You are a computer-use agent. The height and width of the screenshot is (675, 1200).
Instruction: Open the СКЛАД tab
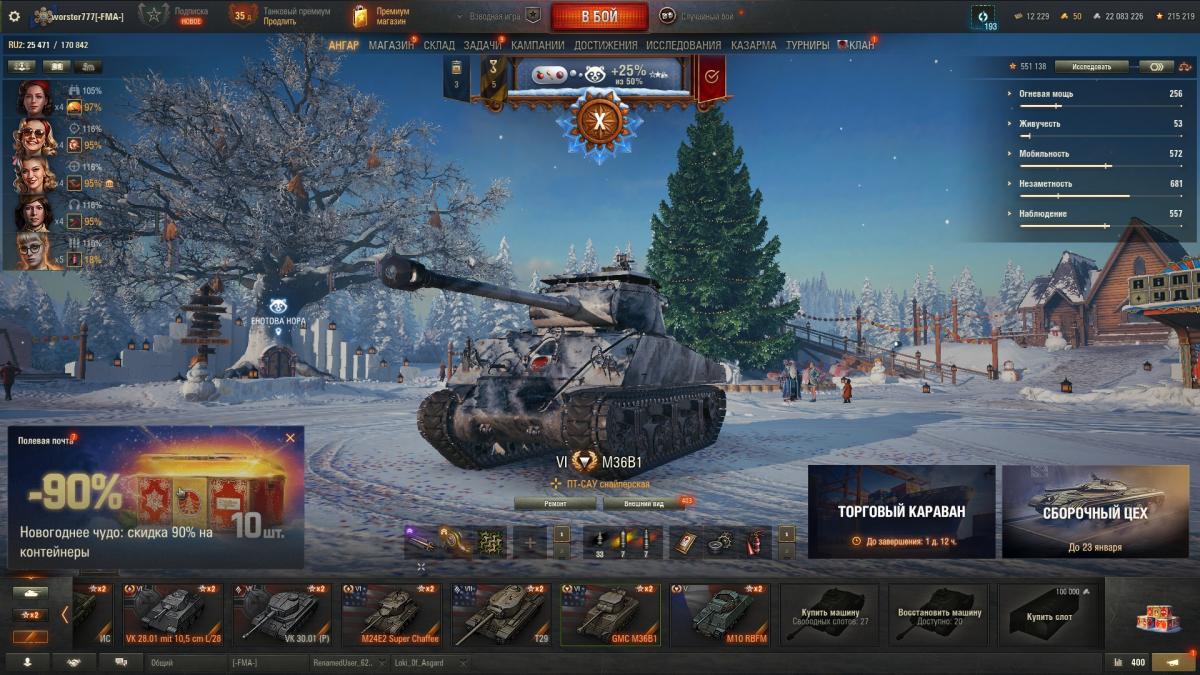click(x=439, y=45)
